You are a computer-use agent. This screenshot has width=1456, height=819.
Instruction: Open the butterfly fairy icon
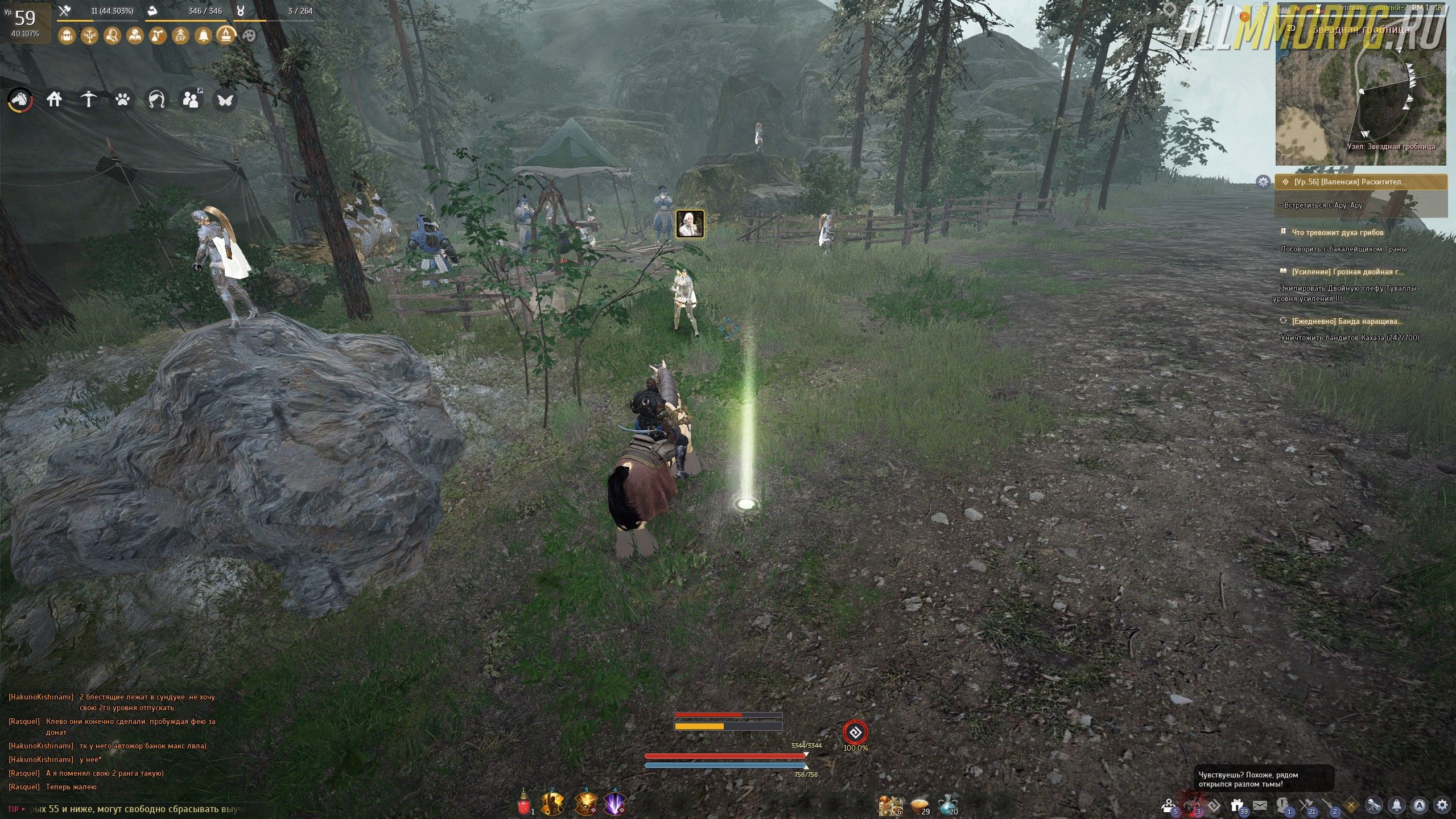point(225,100)
